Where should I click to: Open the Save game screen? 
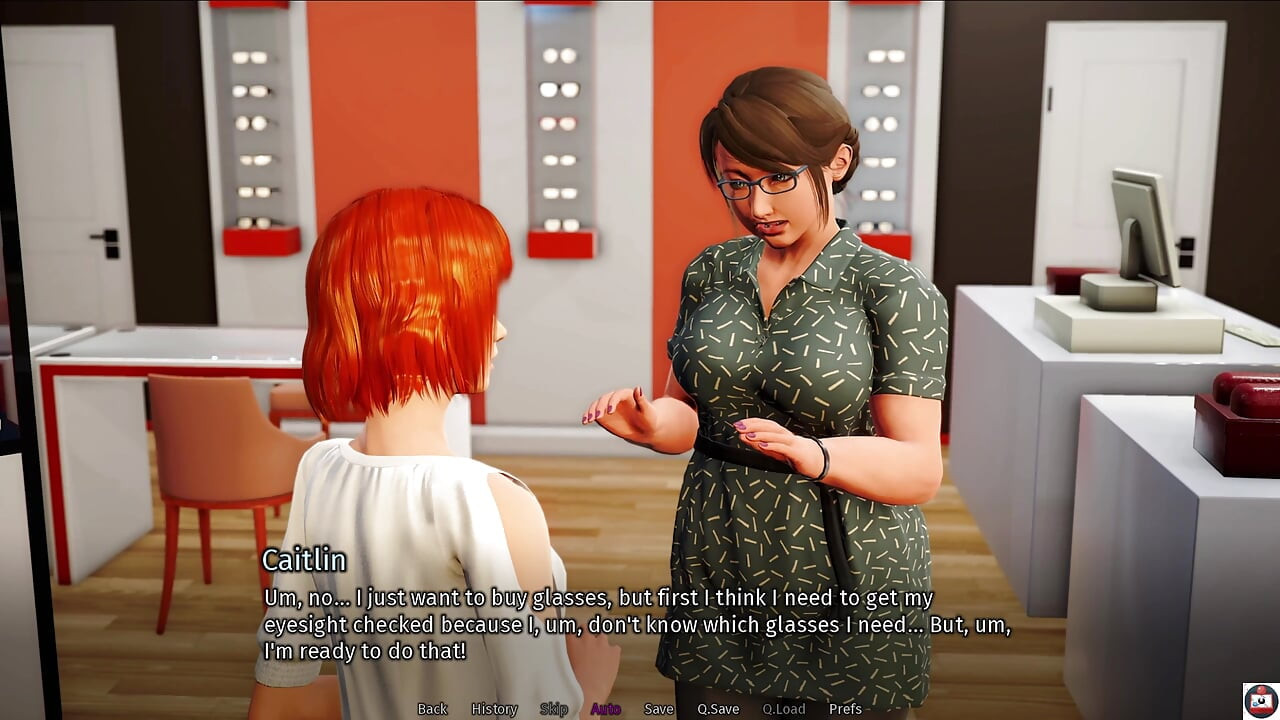658,709
